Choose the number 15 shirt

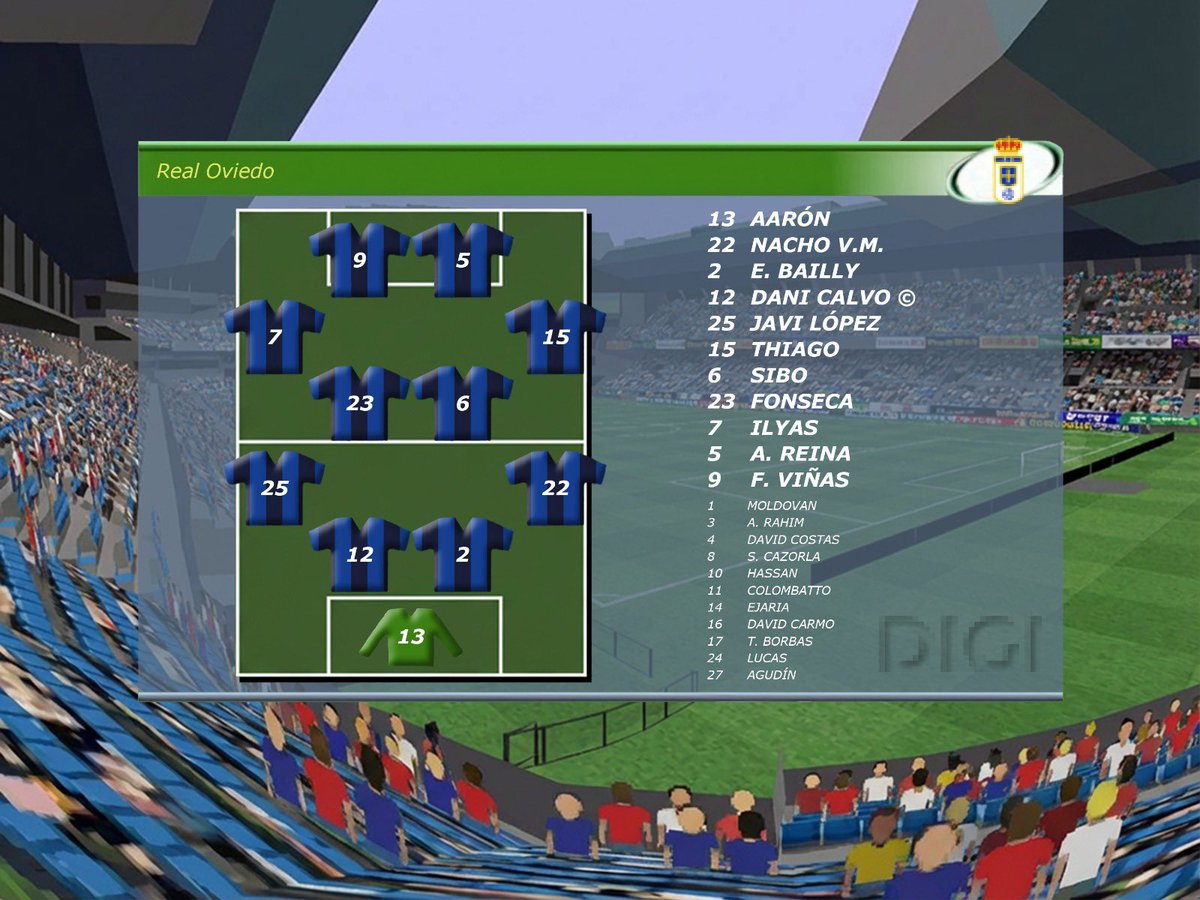555,336
